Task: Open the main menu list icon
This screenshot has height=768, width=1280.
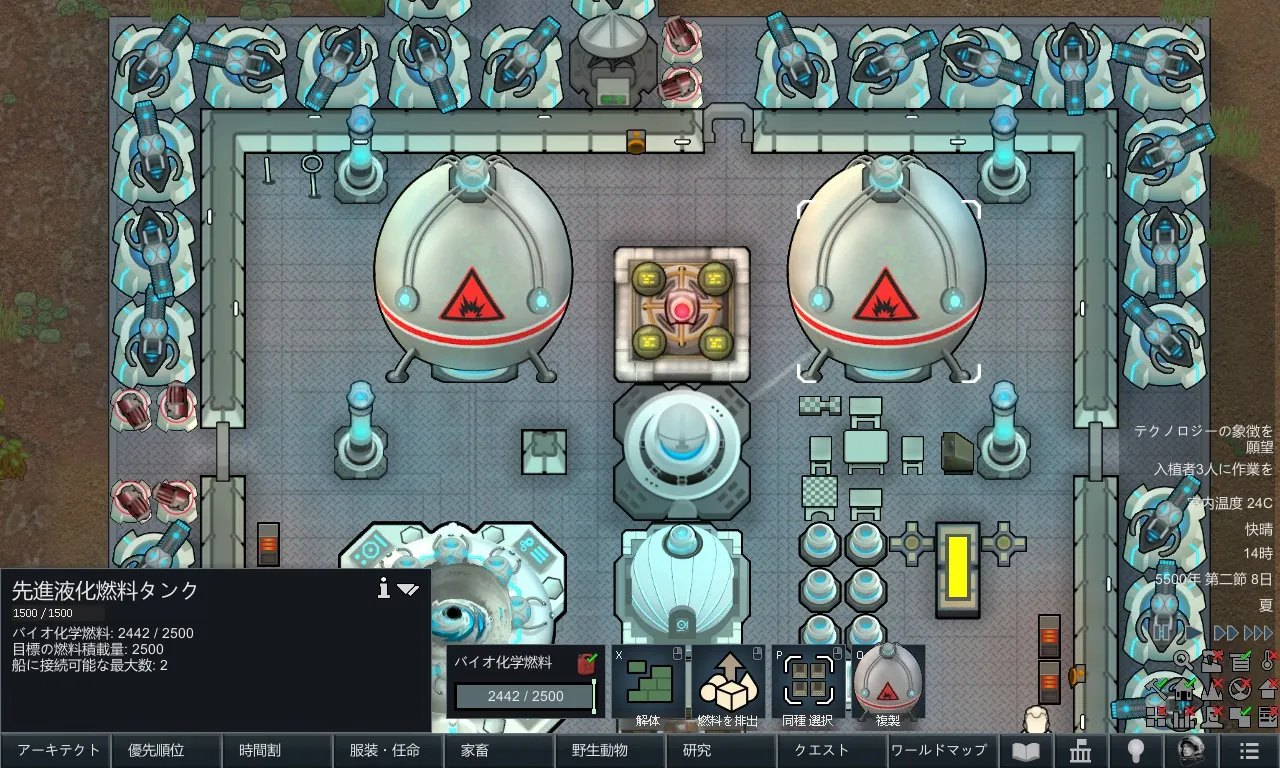Action: tap(1247, 751)
